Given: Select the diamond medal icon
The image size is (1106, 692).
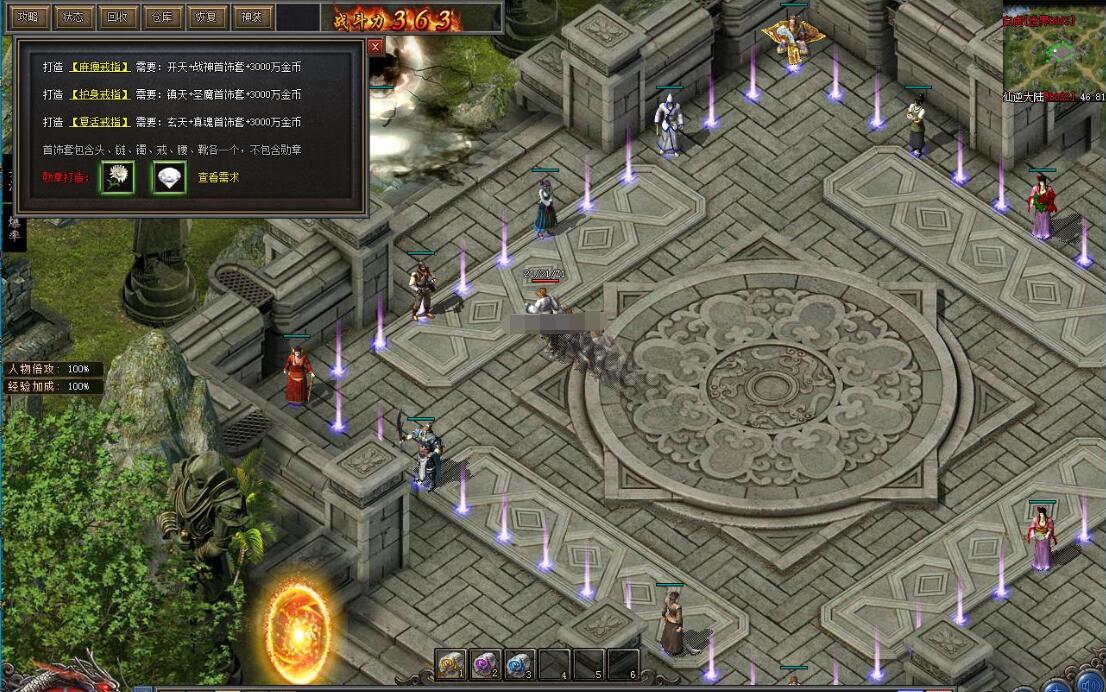Looking at the screenshot, I should [x=169, y=177].
